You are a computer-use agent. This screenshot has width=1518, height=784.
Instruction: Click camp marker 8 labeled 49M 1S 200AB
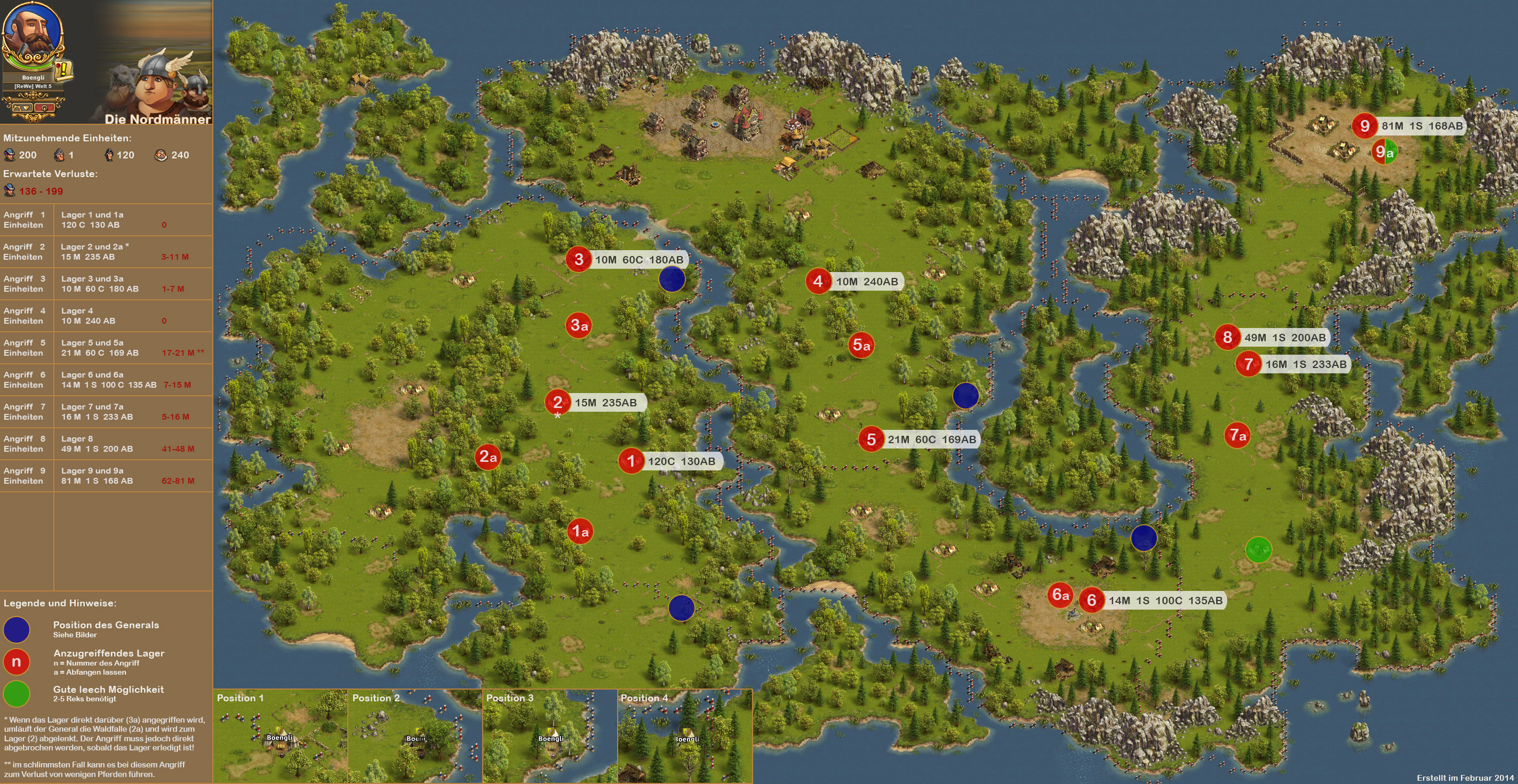click(x=1227, y=337)
